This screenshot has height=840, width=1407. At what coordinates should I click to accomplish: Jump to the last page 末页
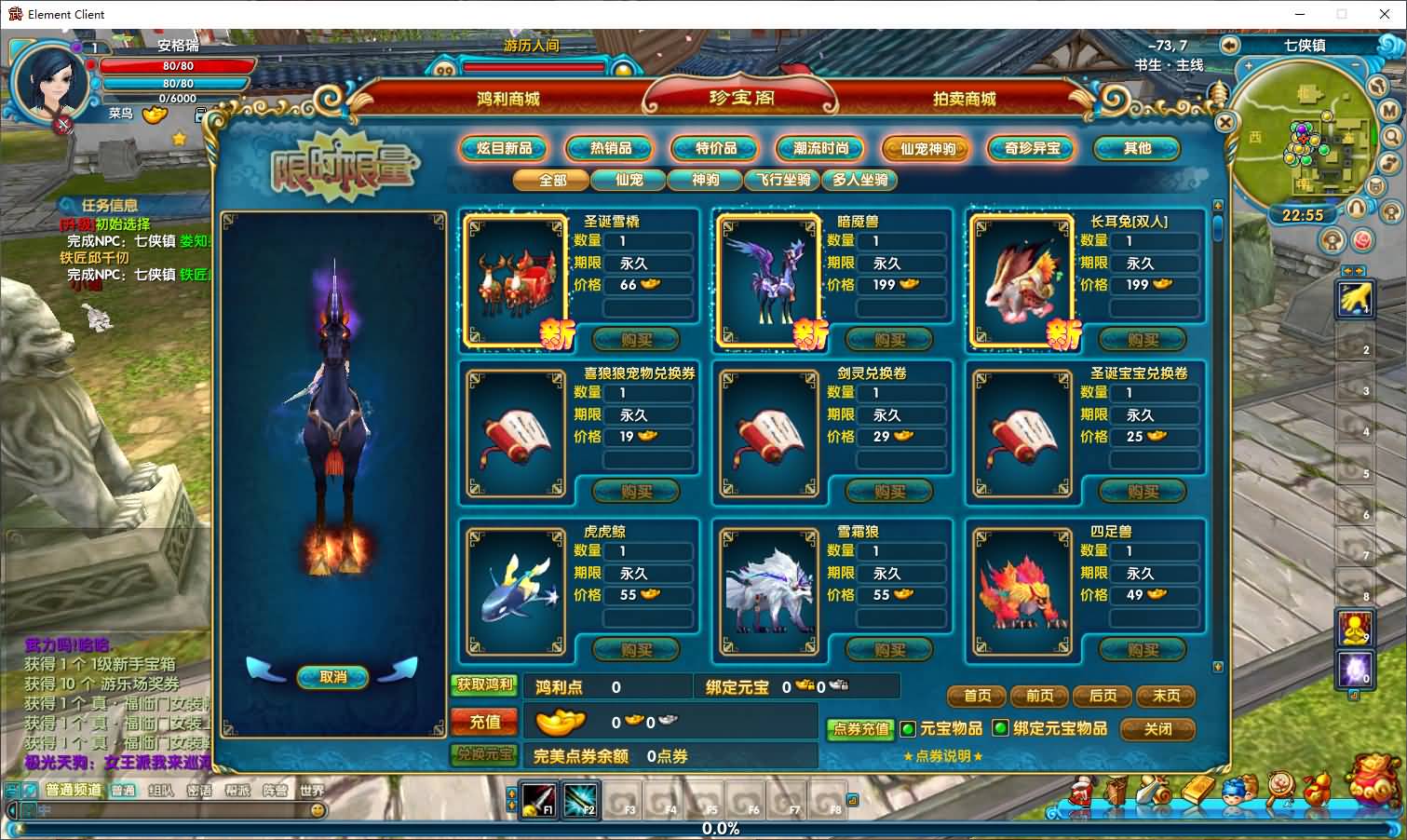coord(1166,696)
